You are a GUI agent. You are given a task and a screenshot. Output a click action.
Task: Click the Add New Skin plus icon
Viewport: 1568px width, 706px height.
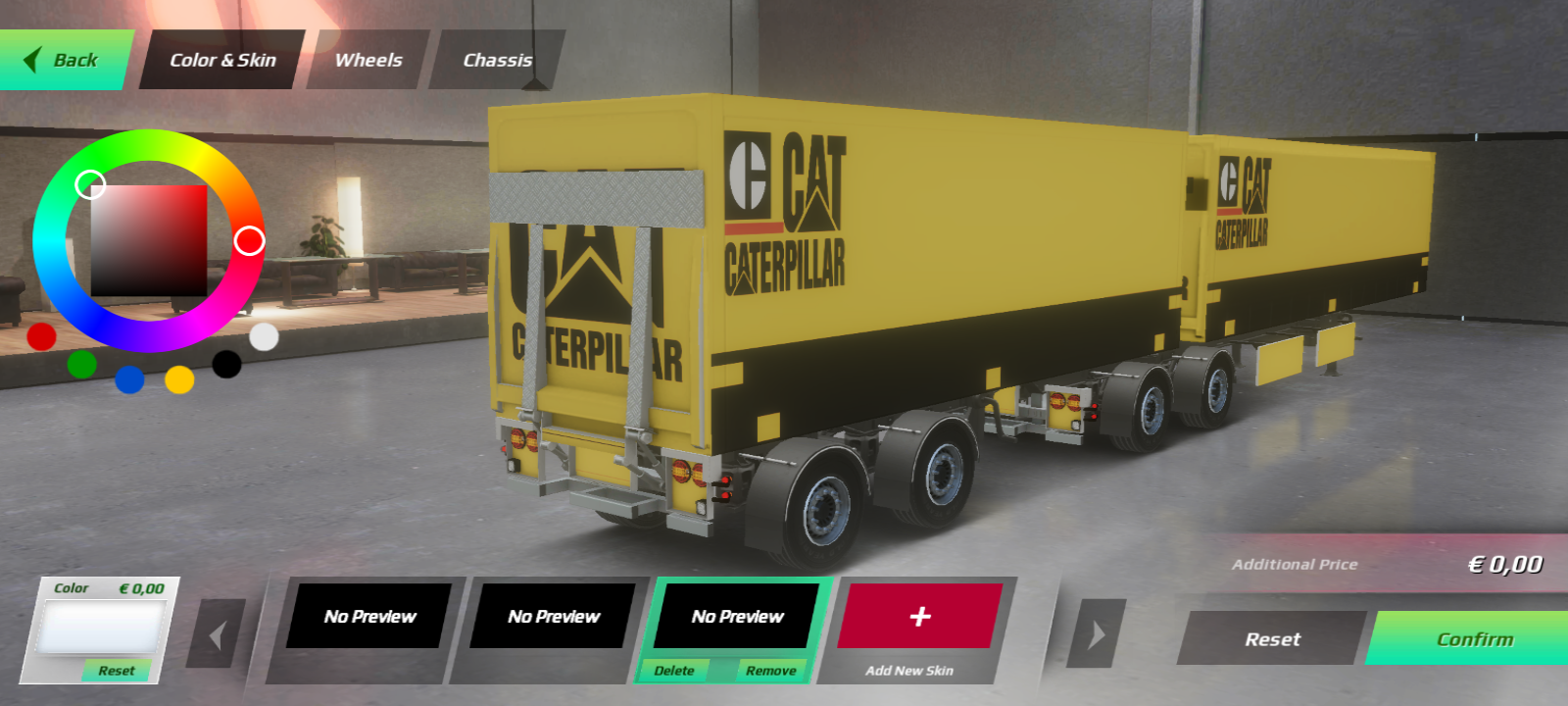[x=918, y=617]
